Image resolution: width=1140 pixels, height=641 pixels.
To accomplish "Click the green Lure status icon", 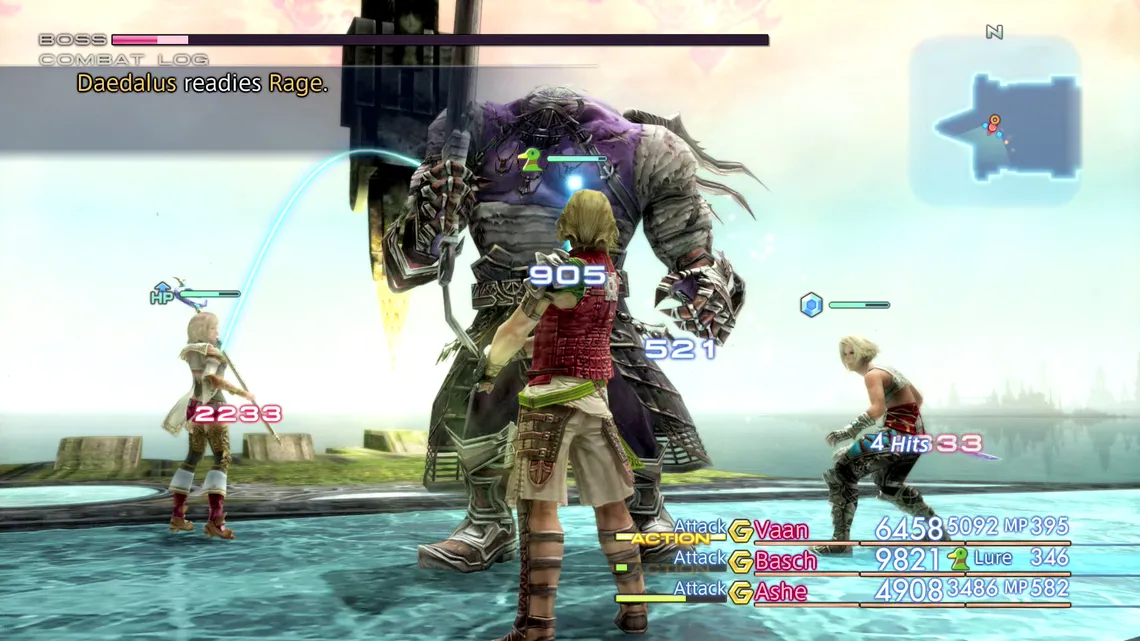I will coord(958,558).
